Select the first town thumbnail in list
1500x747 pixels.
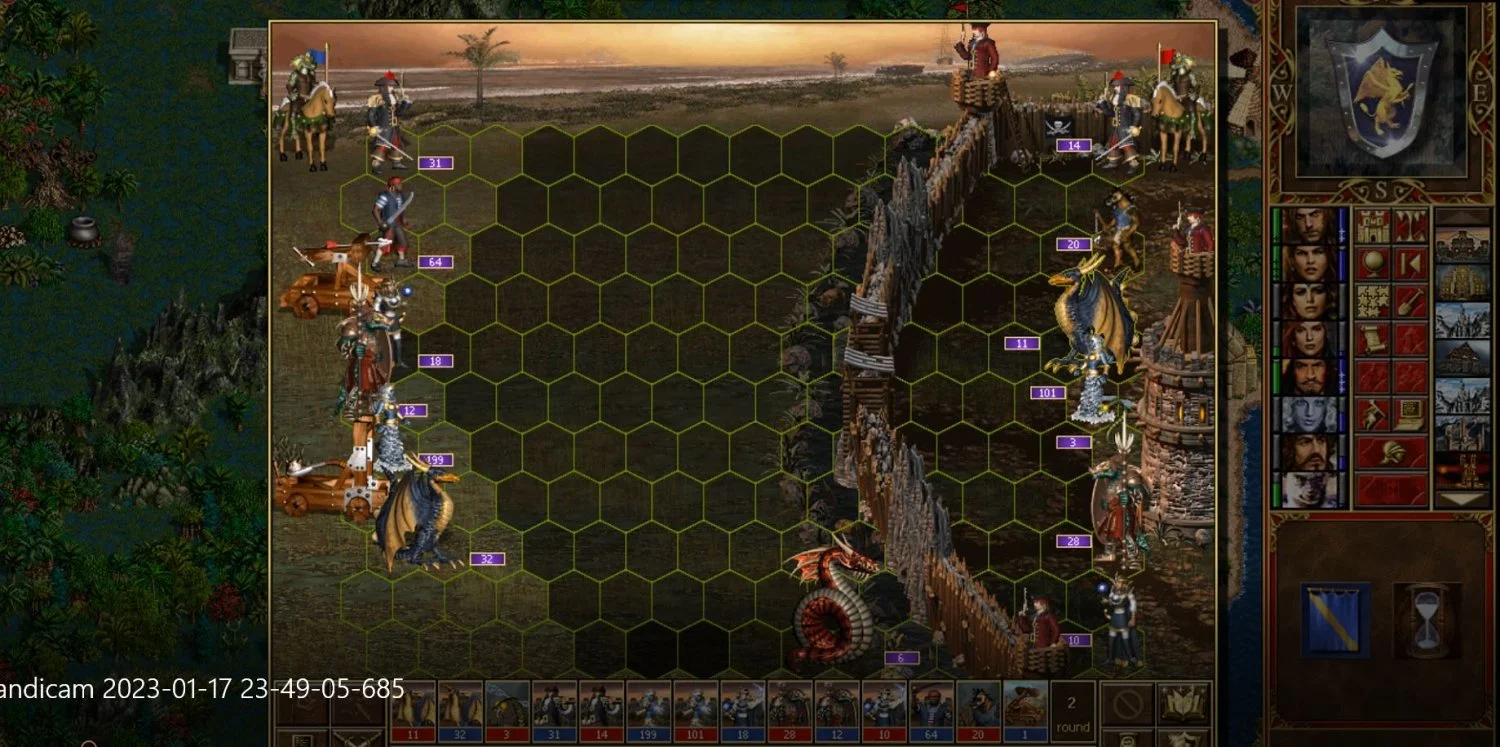pos(1462,245)
